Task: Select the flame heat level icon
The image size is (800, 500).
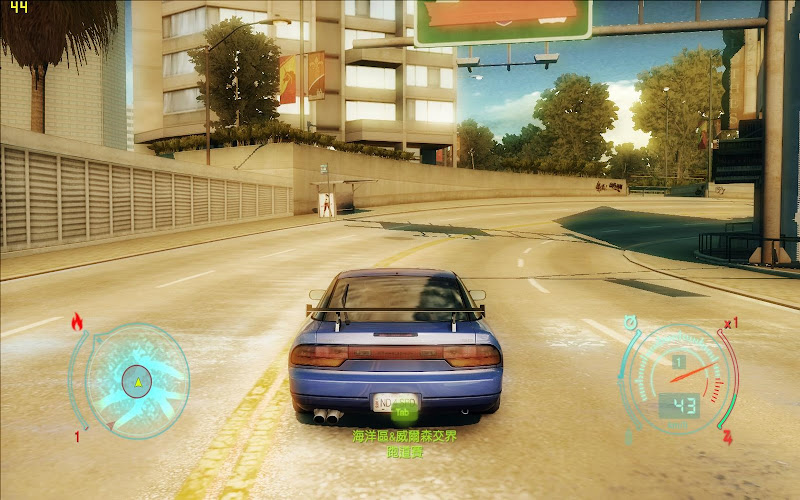Action: click(77, 322)
